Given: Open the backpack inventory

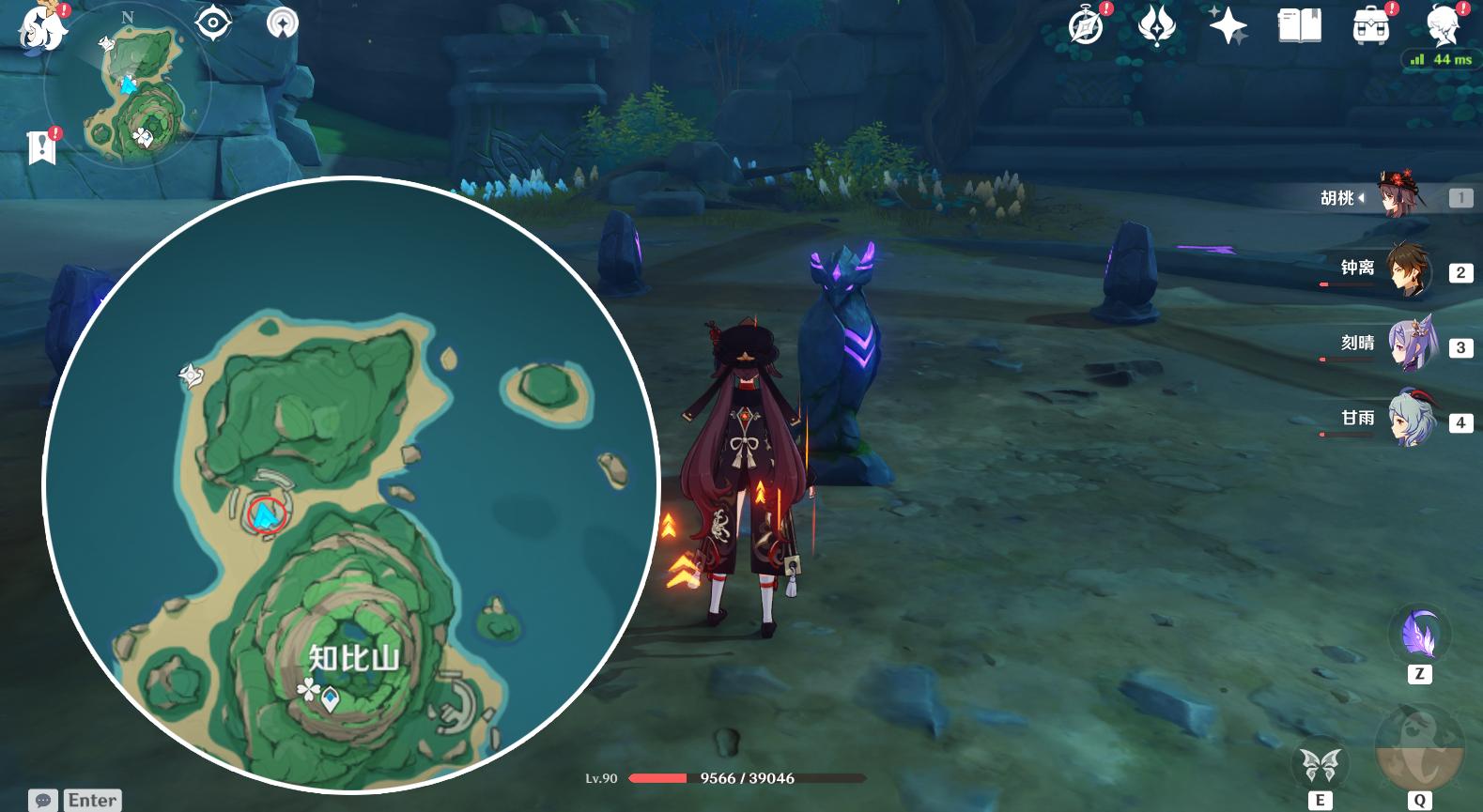Looking at the screenshot, I should click(x=1371, y=26).
